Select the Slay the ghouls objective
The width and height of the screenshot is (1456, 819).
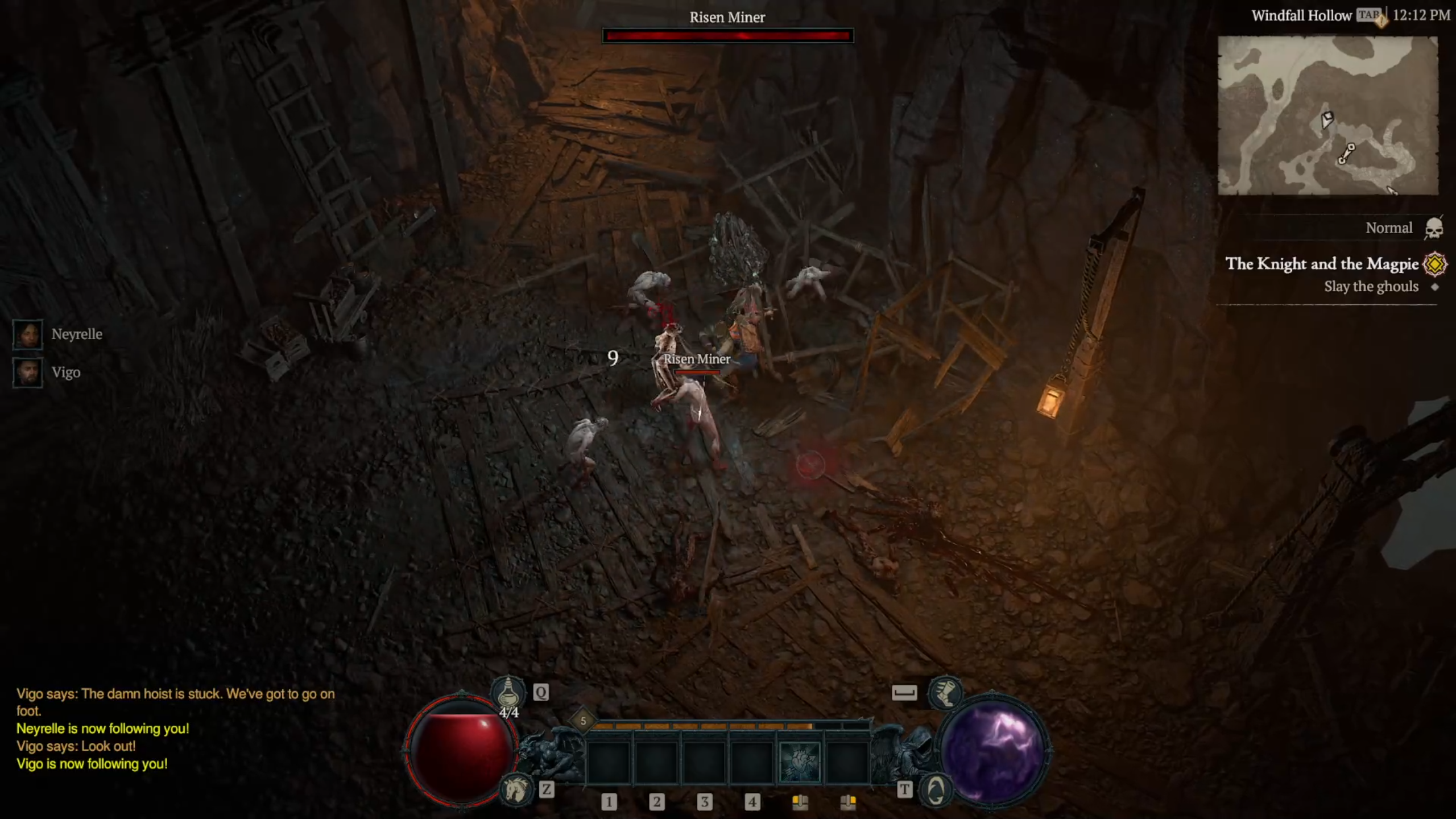point(1371,287)
